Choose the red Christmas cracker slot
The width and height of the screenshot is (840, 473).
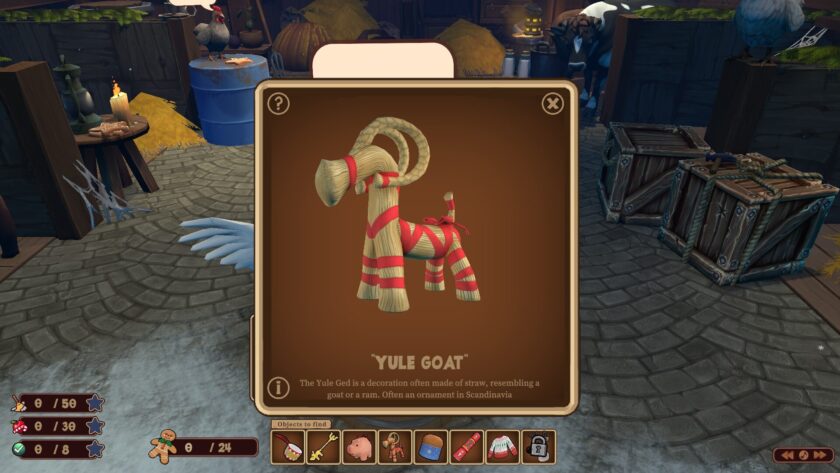click(x=467, y=447)
